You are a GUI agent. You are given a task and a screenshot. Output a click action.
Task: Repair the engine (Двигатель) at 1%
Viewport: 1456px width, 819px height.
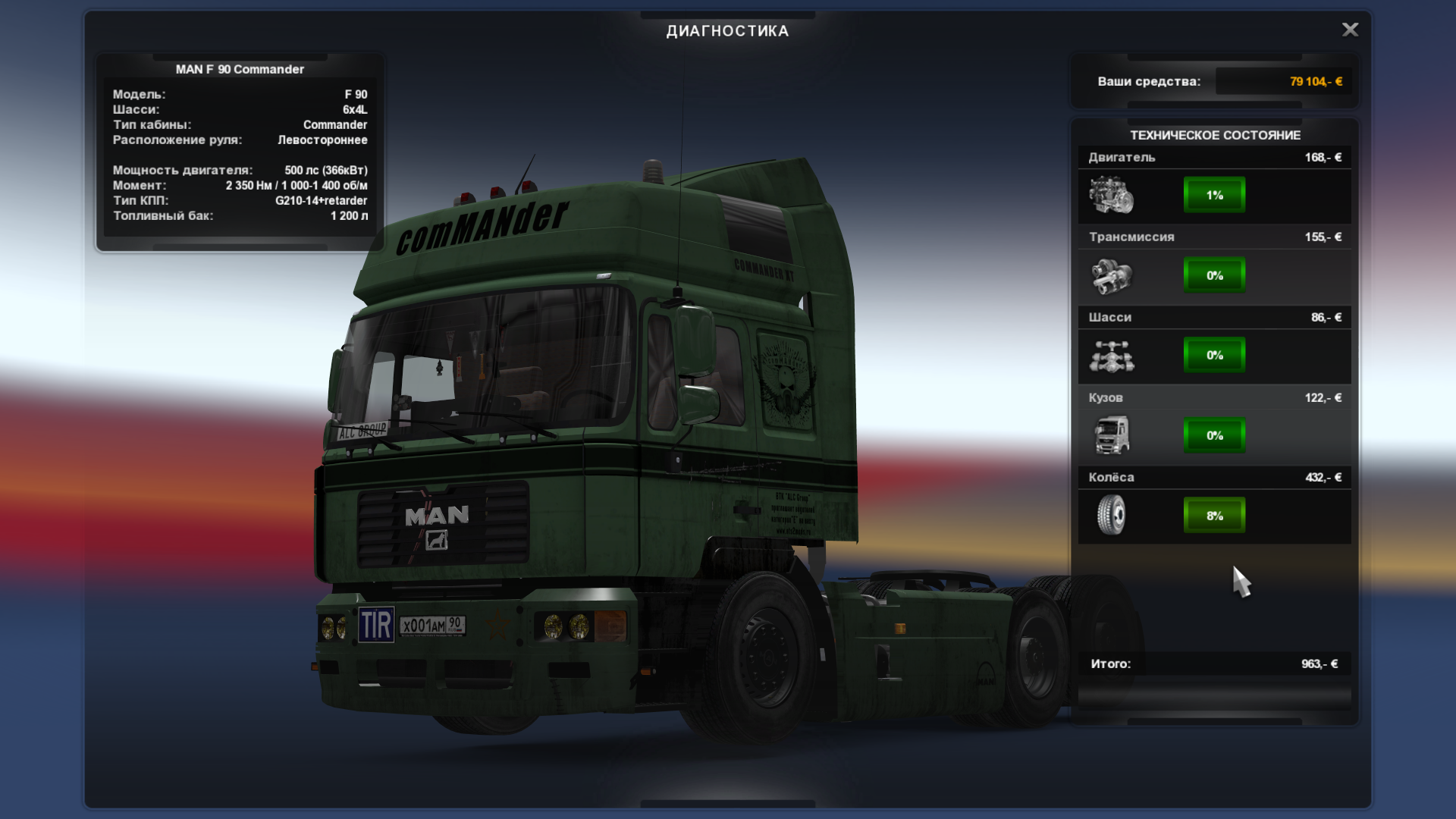(x=1214, y=195)
